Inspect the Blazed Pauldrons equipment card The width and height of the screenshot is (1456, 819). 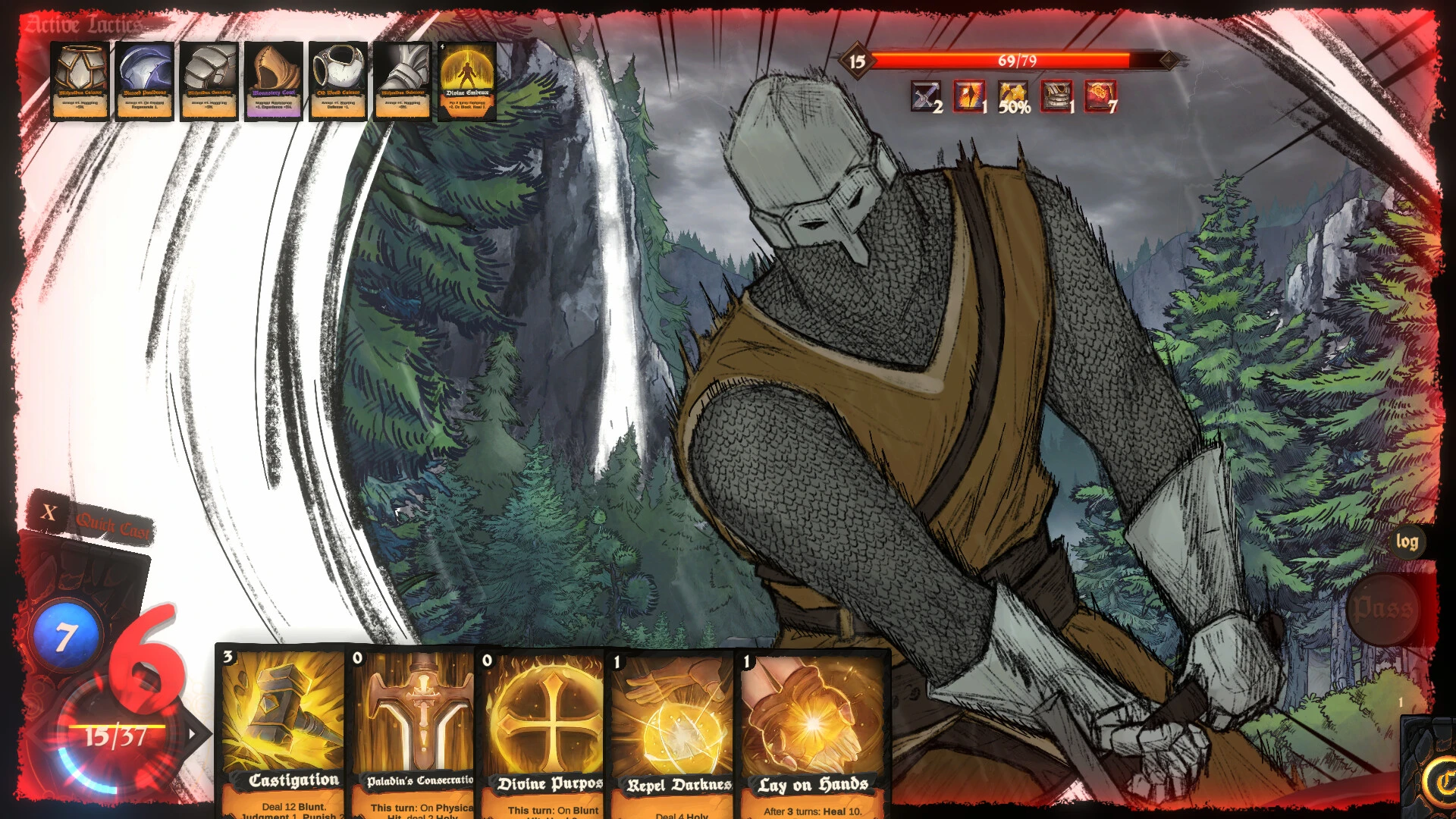tap(144, 80)
